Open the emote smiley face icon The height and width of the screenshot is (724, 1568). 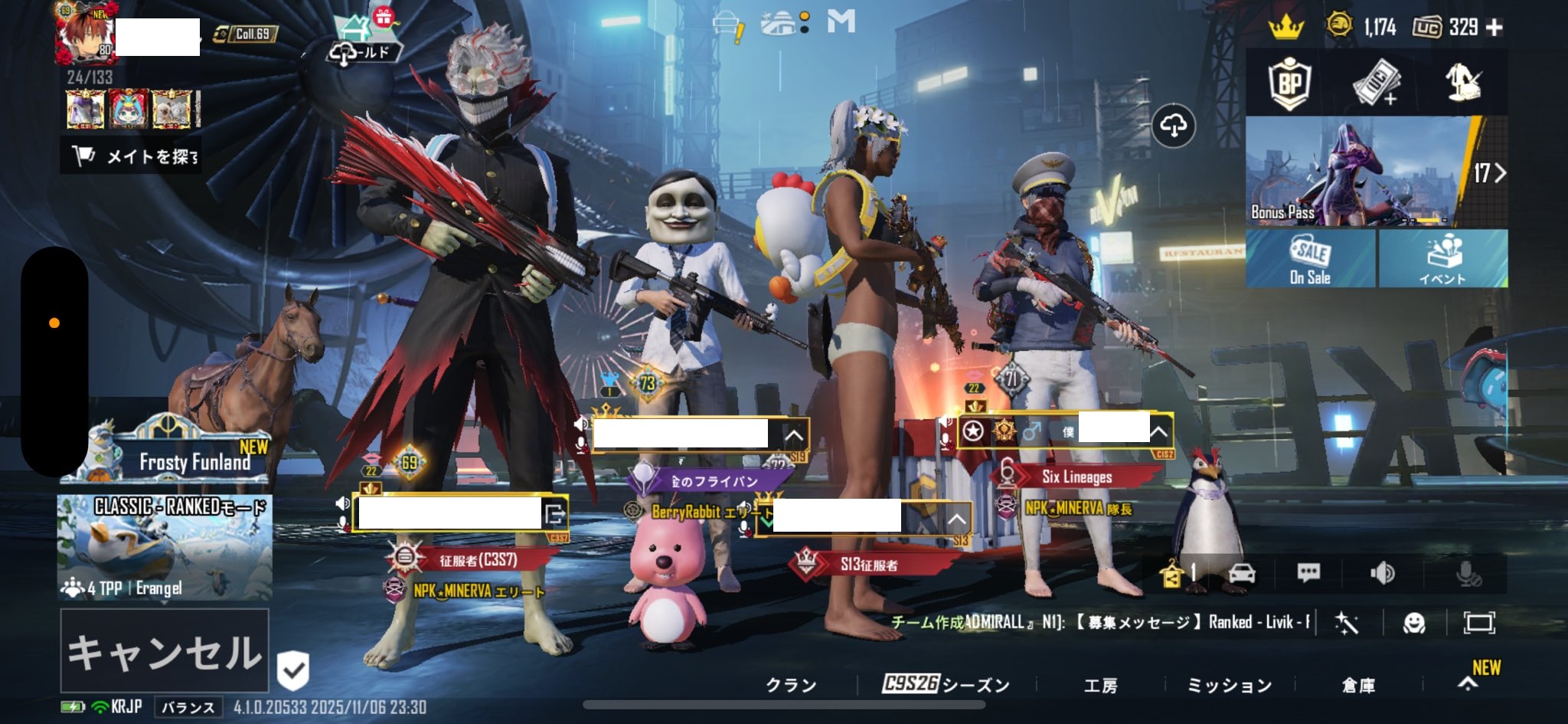1413,623
